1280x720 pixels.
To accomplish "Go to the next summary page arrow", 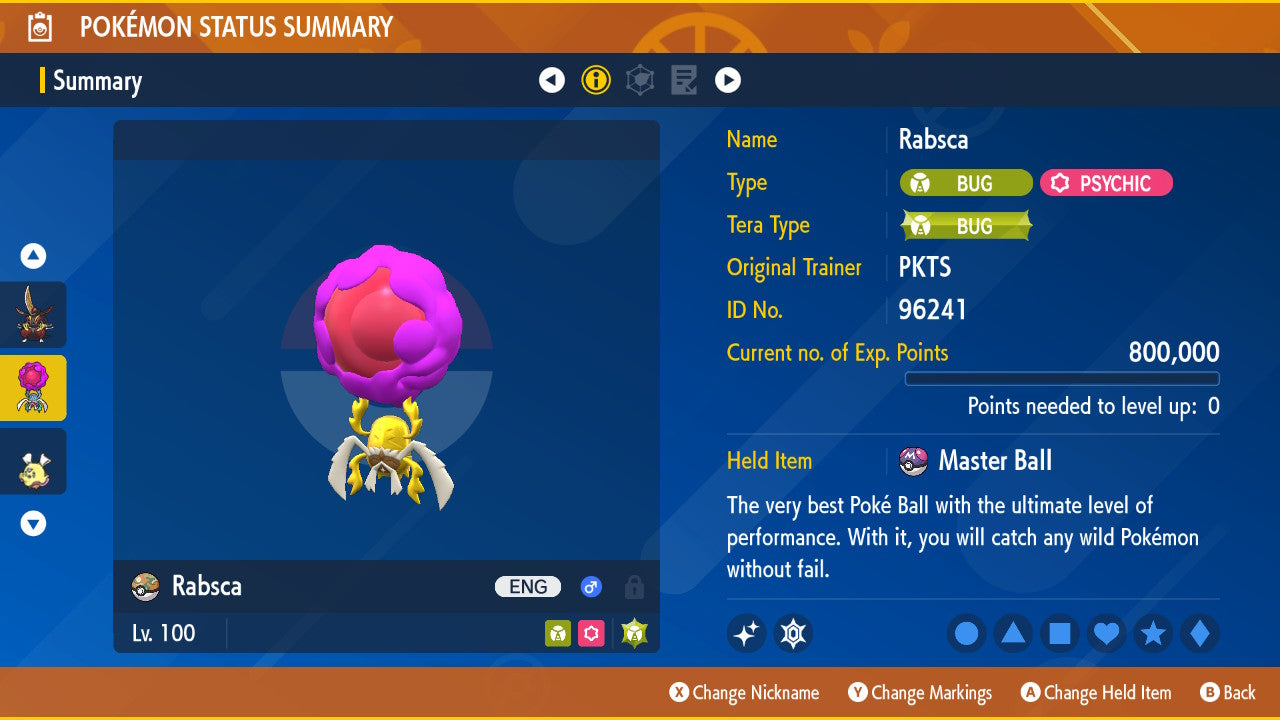I will click(728, 80).
